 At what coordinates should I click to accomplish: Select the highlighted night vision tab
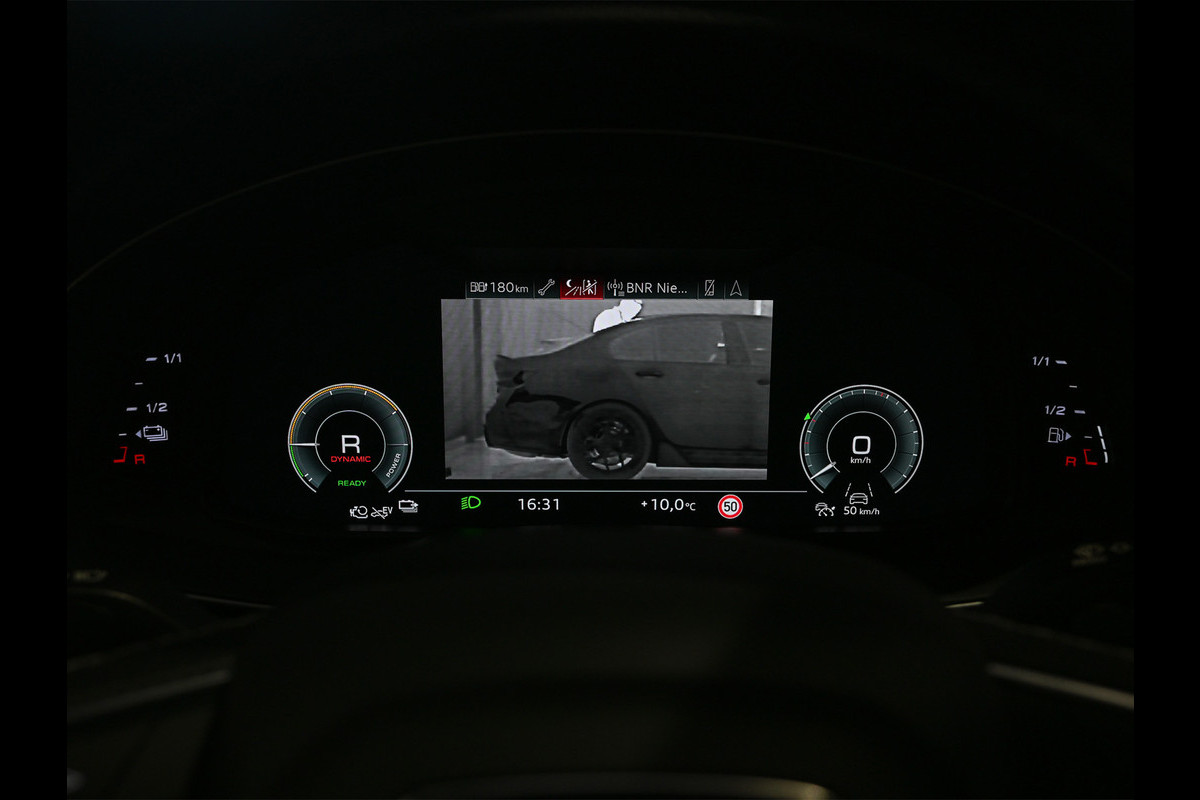pos(581,288)
